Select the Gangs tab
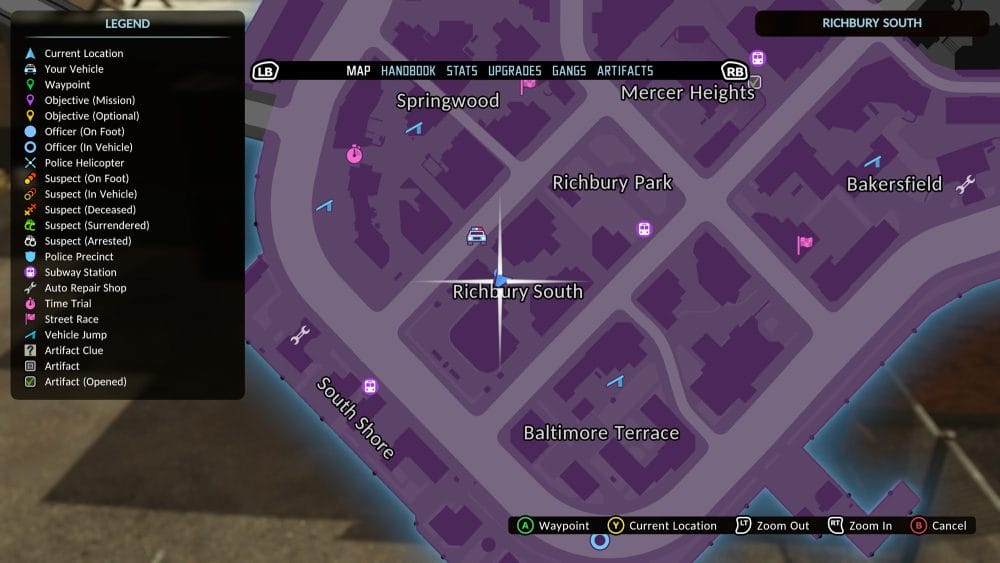Screen dimensions: 1000x563 tap(569, 71)
